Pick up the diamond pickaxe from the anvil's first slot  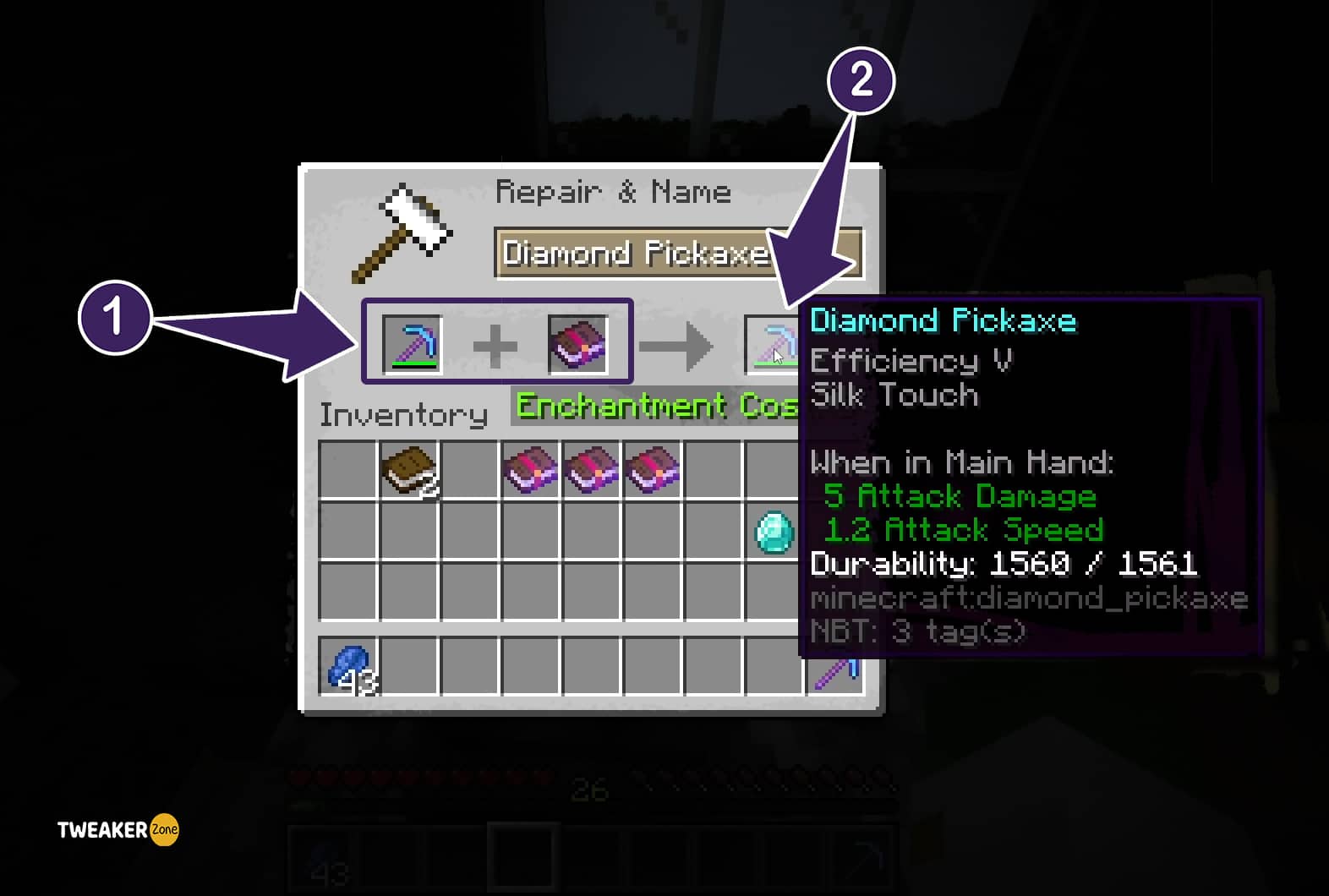tap(412, 343)
